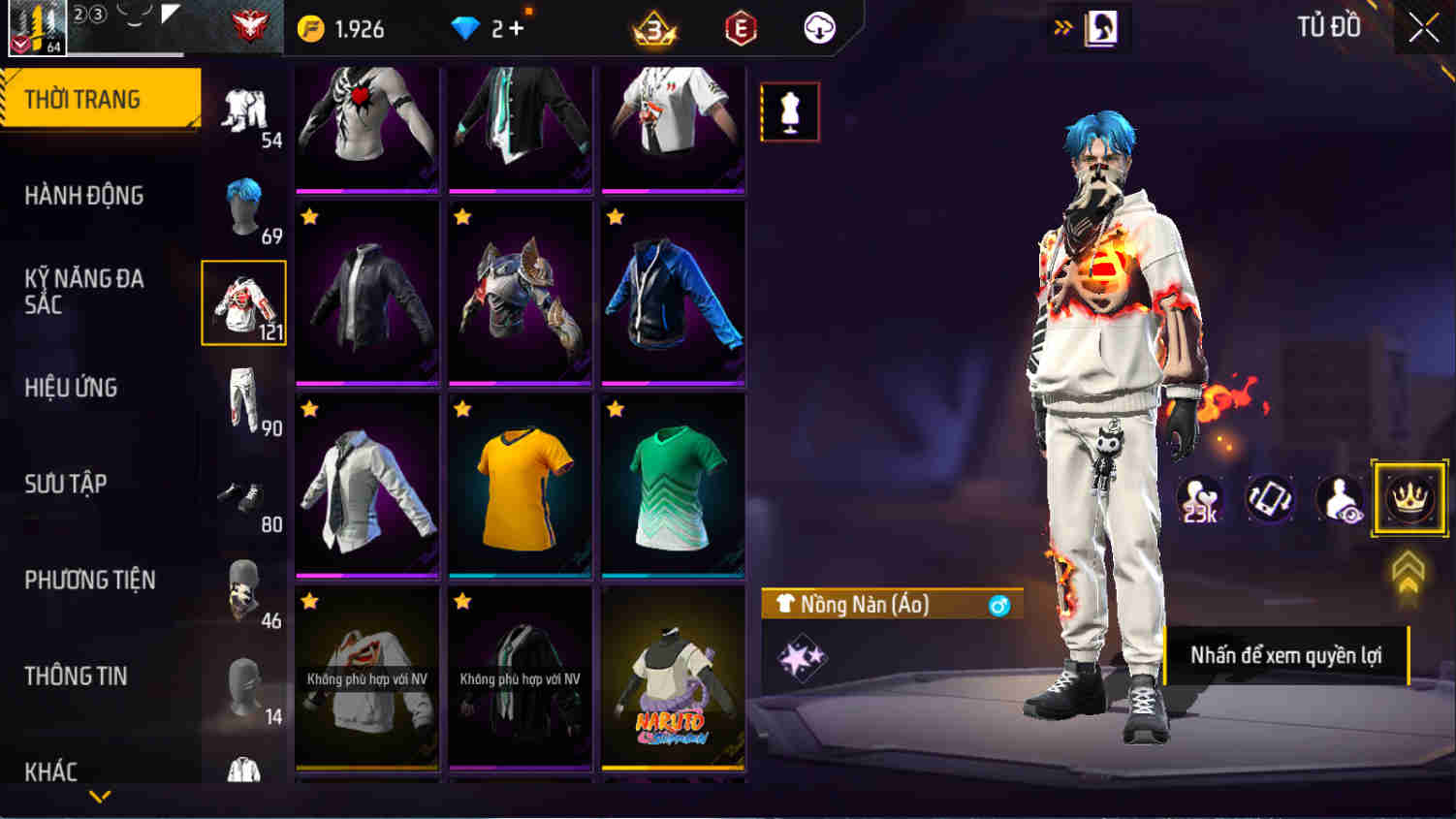
Task: Open the red E hexagon event icon
Action: (739, 28)
